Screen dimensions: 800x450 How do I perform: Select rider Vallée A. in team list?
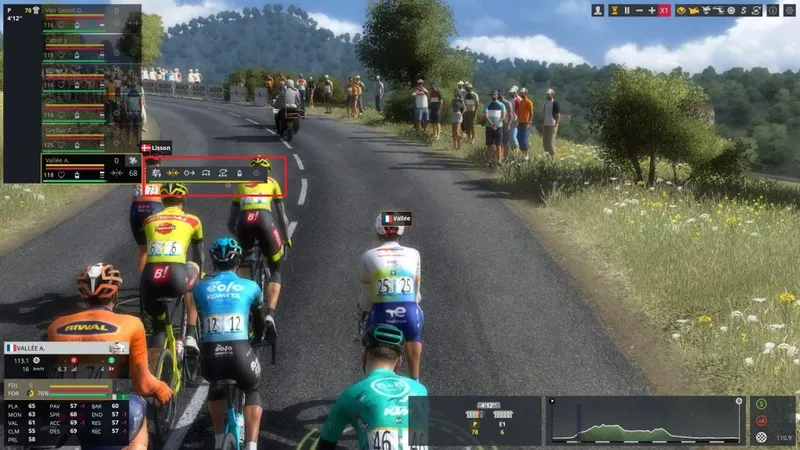click(62, 159)
